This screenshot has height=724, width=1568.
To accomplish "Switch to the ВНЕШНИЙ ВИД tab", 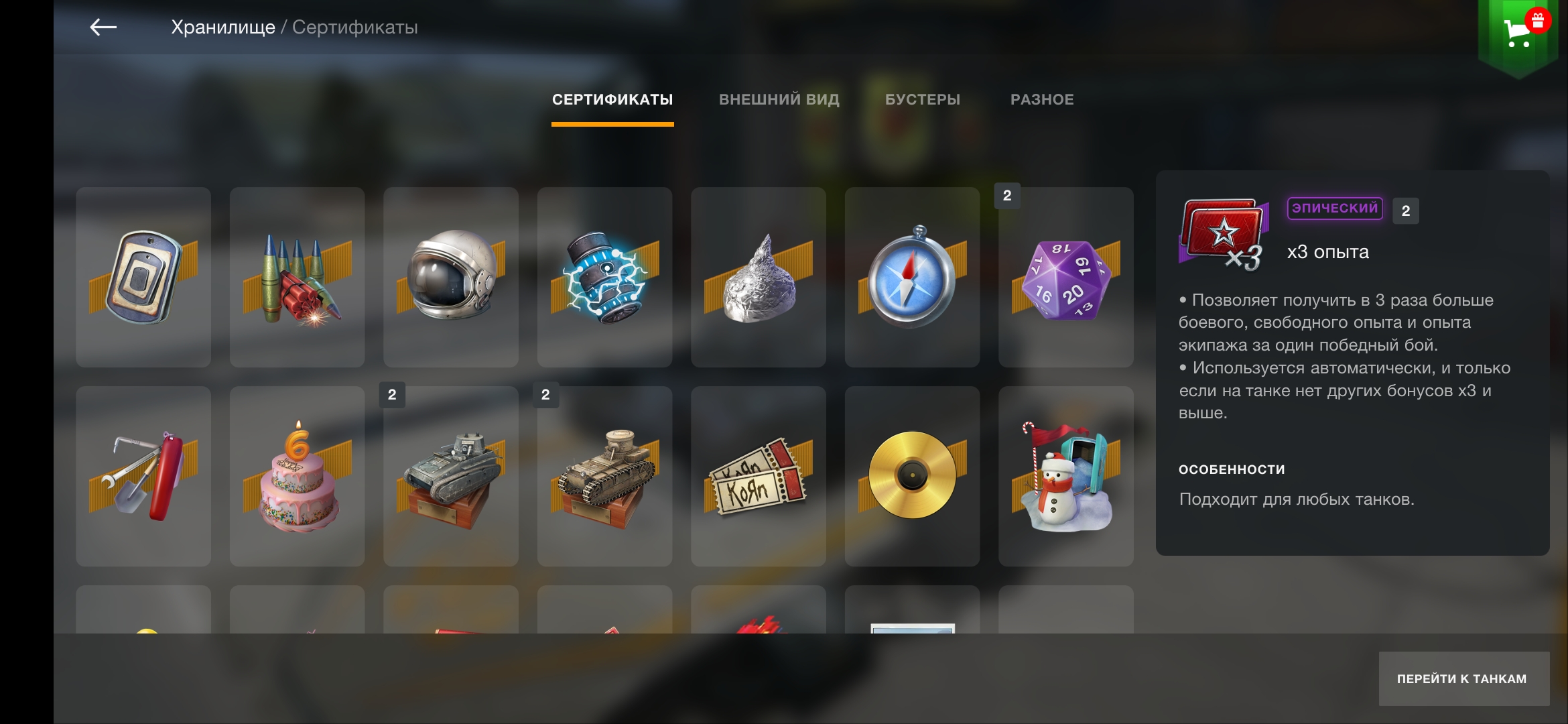I will tap(779, 100).
